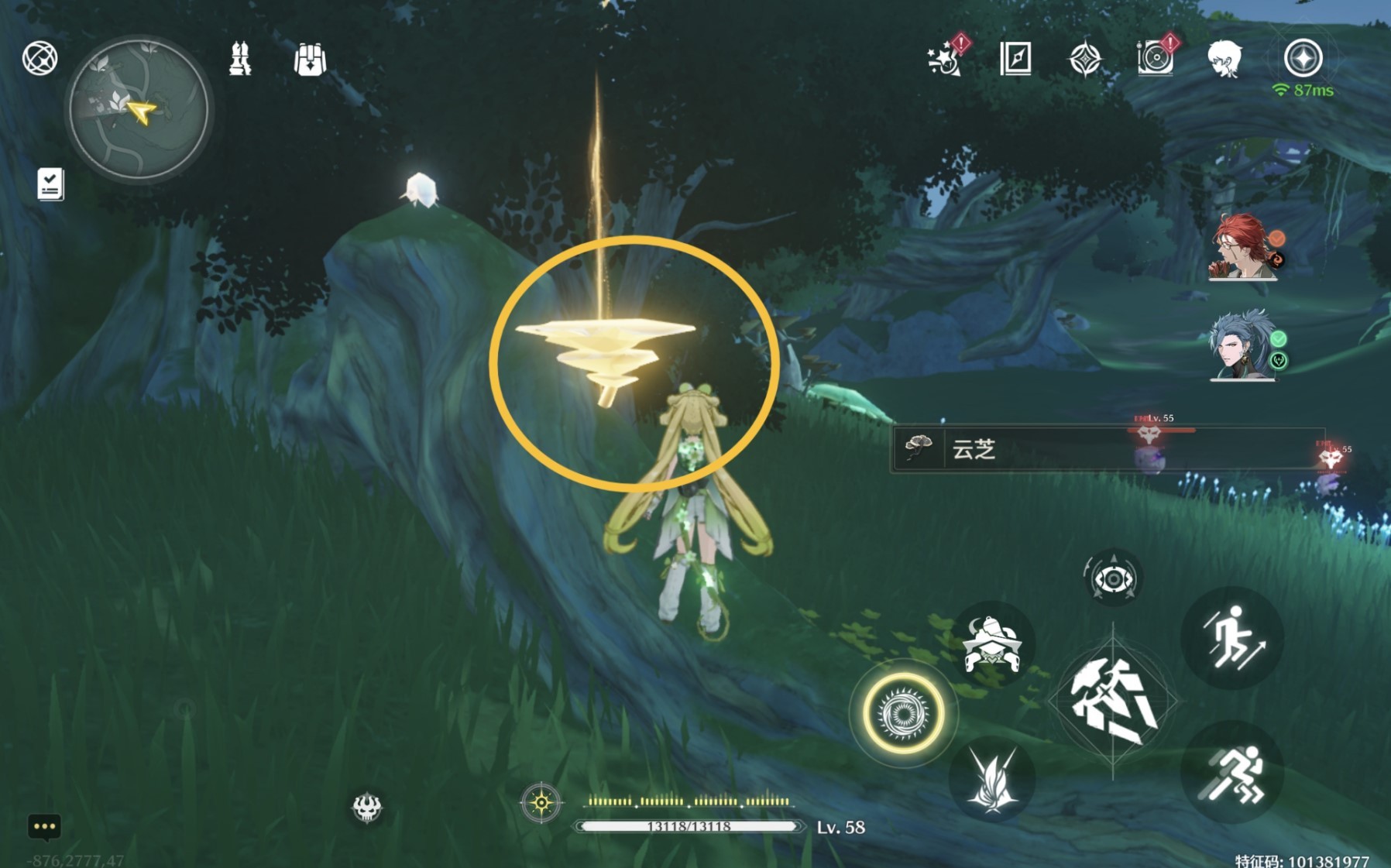Tap the sprinting figure dash button
1391x868 pixels.
[1232, 772]
